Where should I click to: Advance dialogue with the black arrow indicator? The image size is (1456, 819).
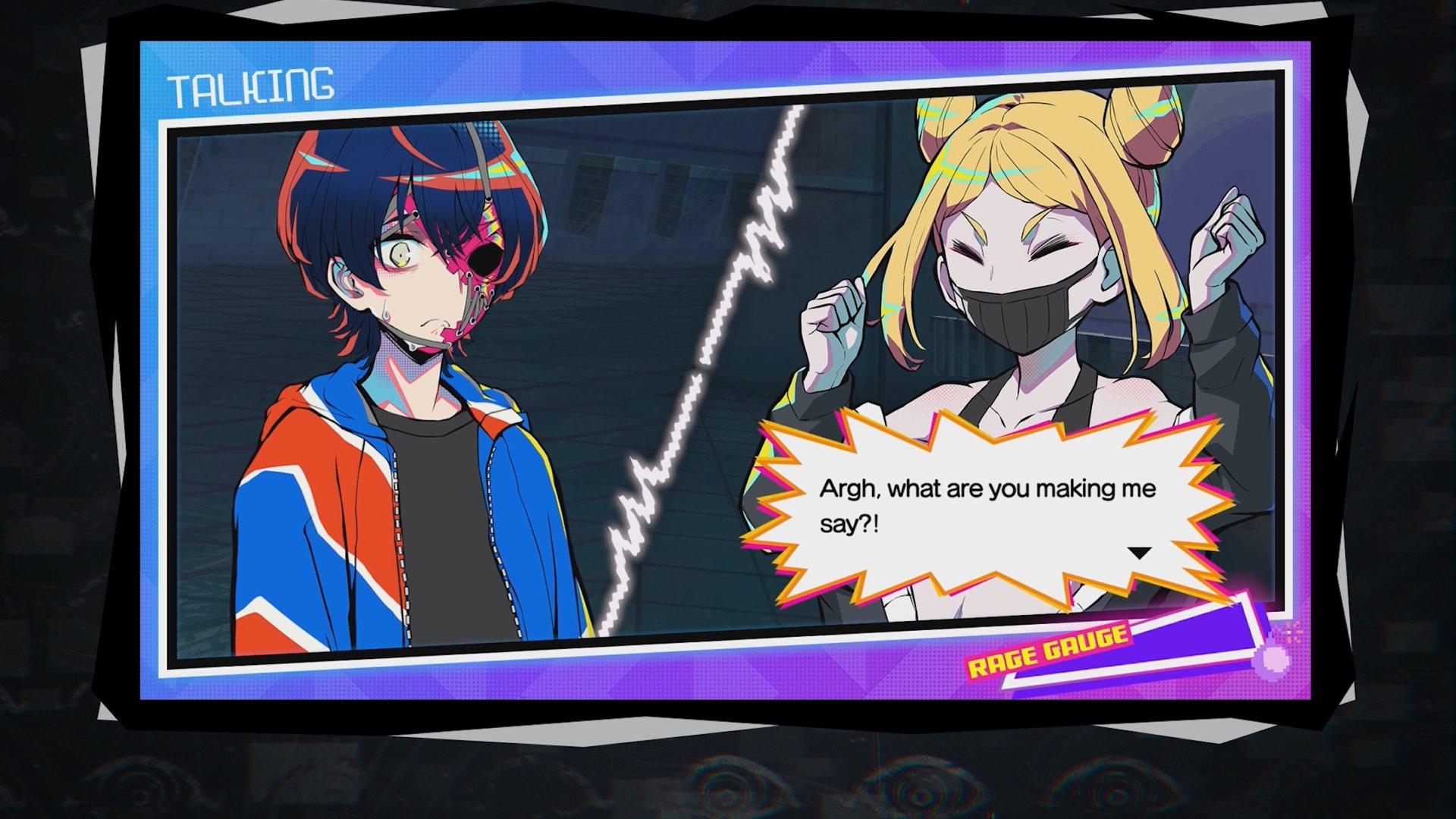1139,554
